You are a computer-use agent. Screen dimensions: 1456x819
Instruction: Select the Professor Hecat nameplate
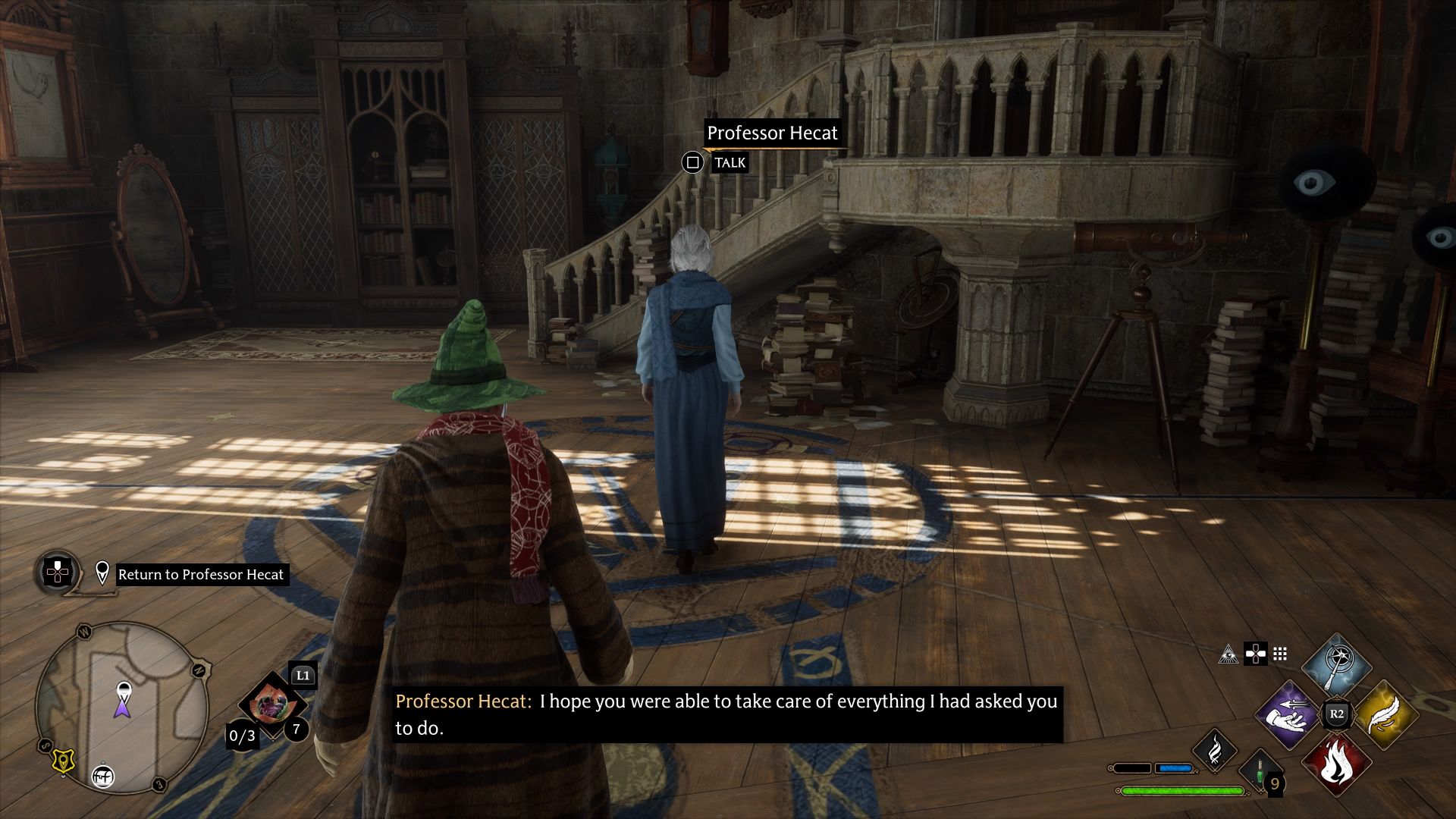773,133
